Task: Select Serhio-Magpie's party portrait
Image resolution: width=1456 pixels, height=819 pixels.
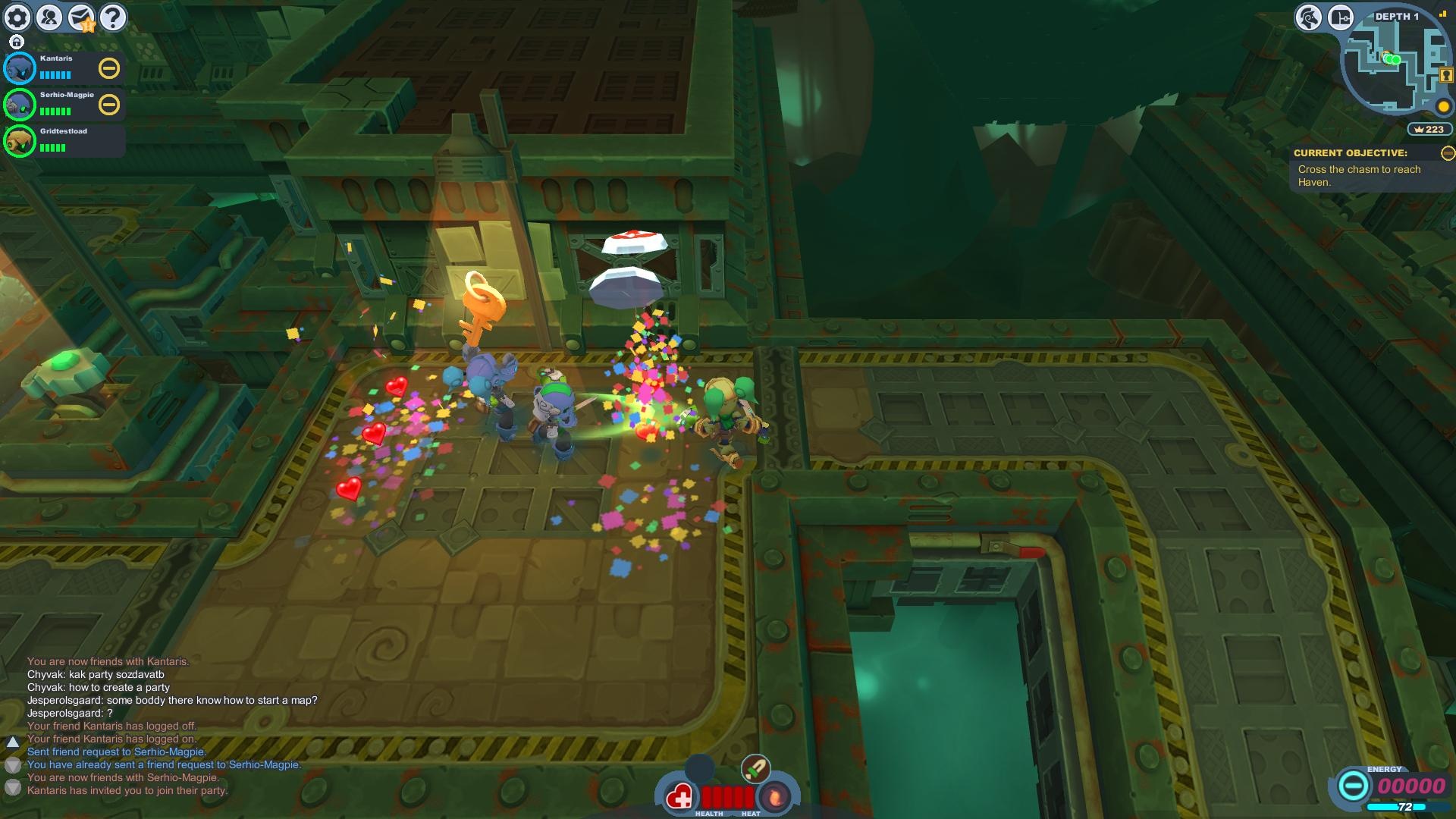Action: click(20, 105)
